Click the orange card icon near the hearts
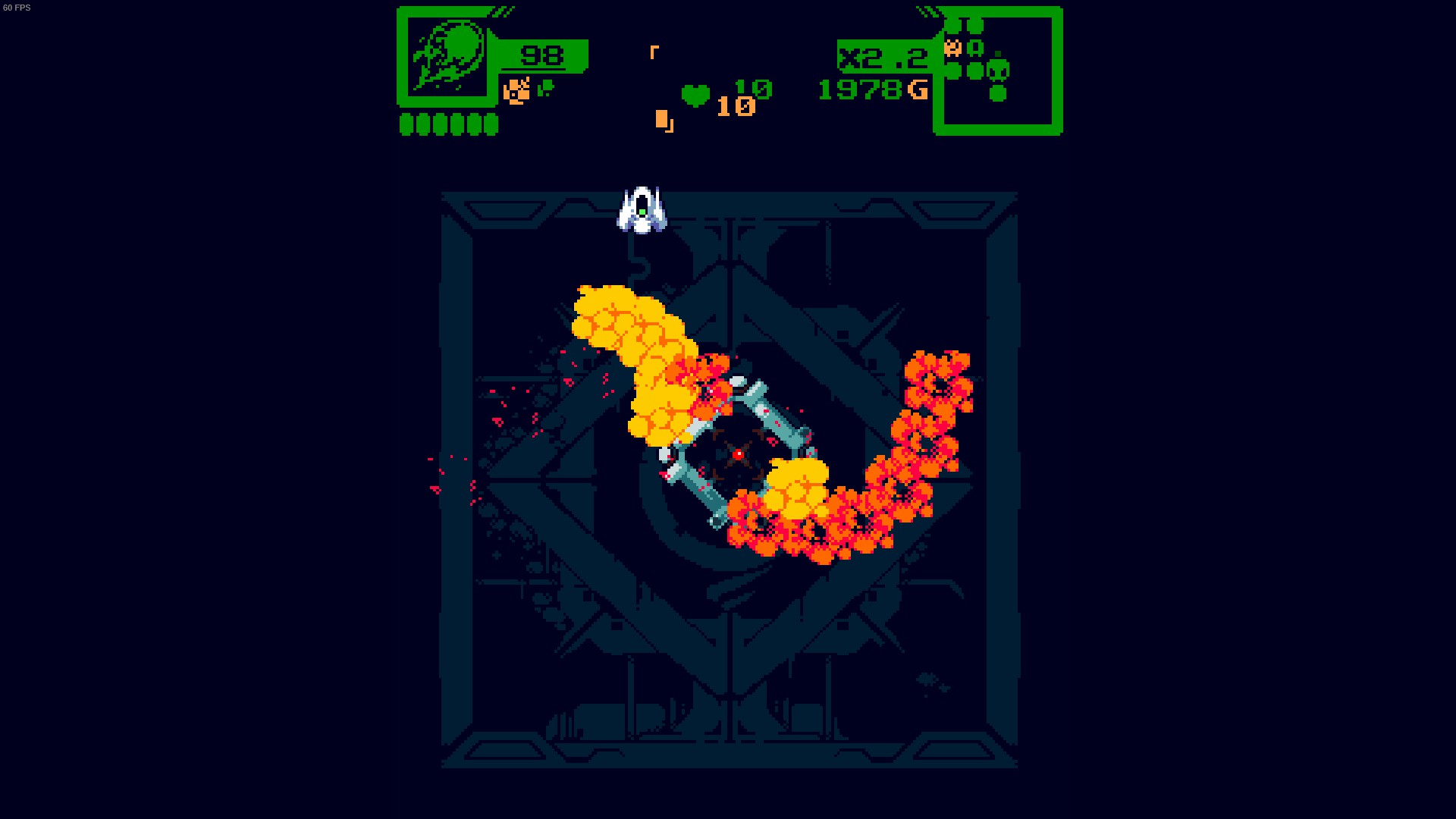Viewport: 1456px width, 819px height. point(662,120)
